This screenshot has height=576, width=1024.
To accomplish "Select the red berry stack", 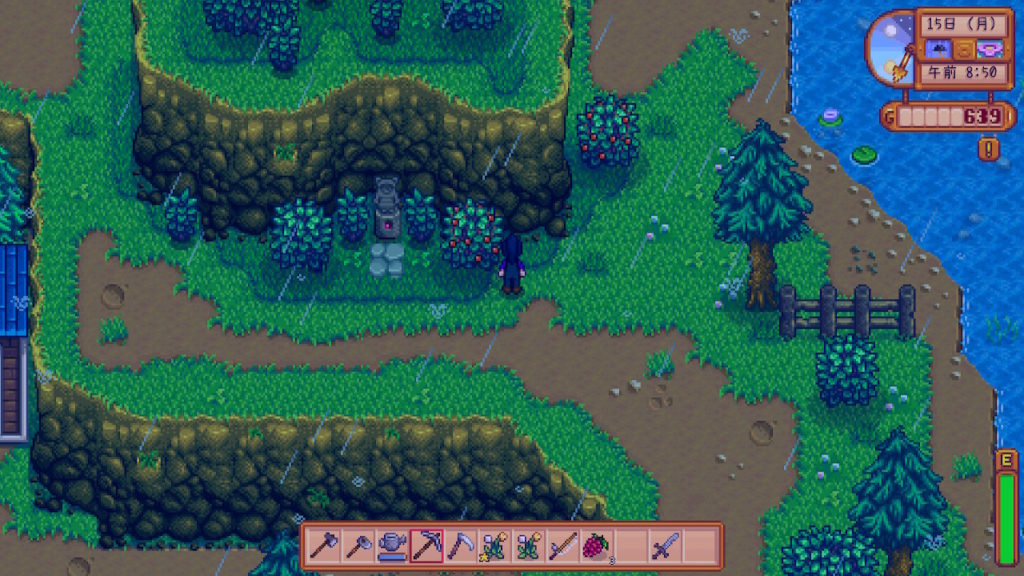I will click(x=597, y=546).
